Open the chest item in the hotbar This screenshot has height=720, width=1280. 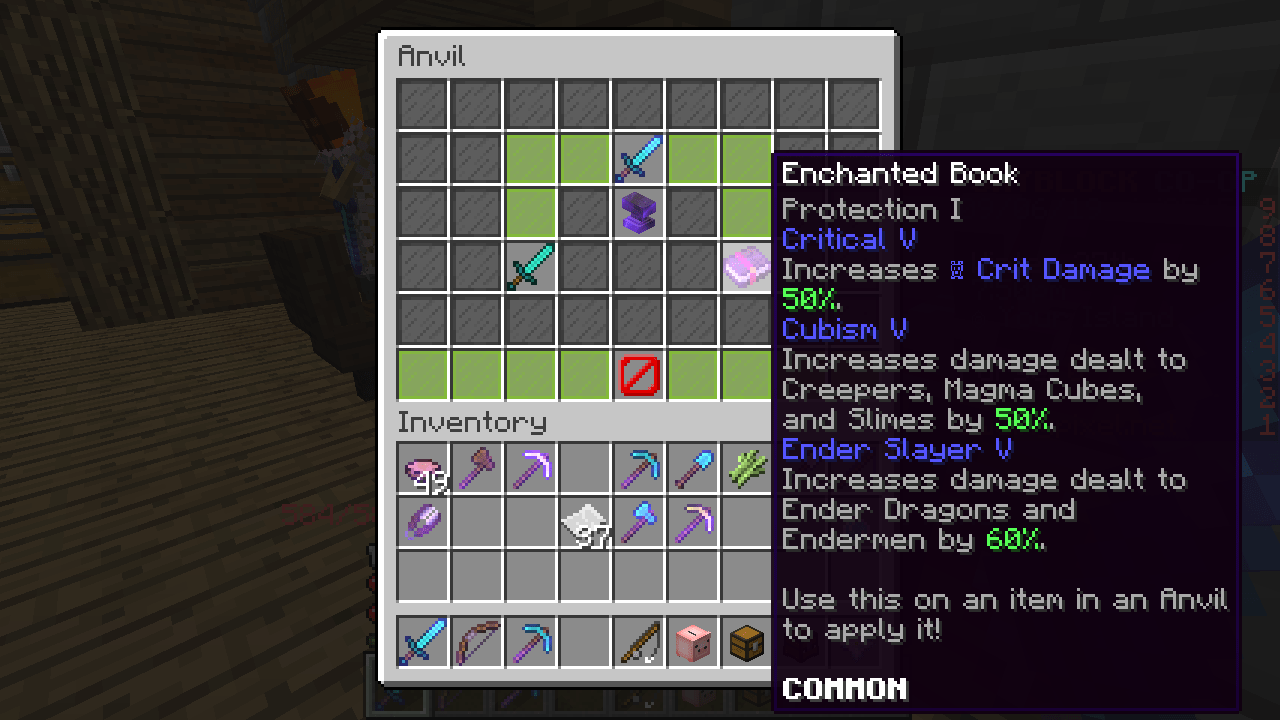click(x=747, y=642)
